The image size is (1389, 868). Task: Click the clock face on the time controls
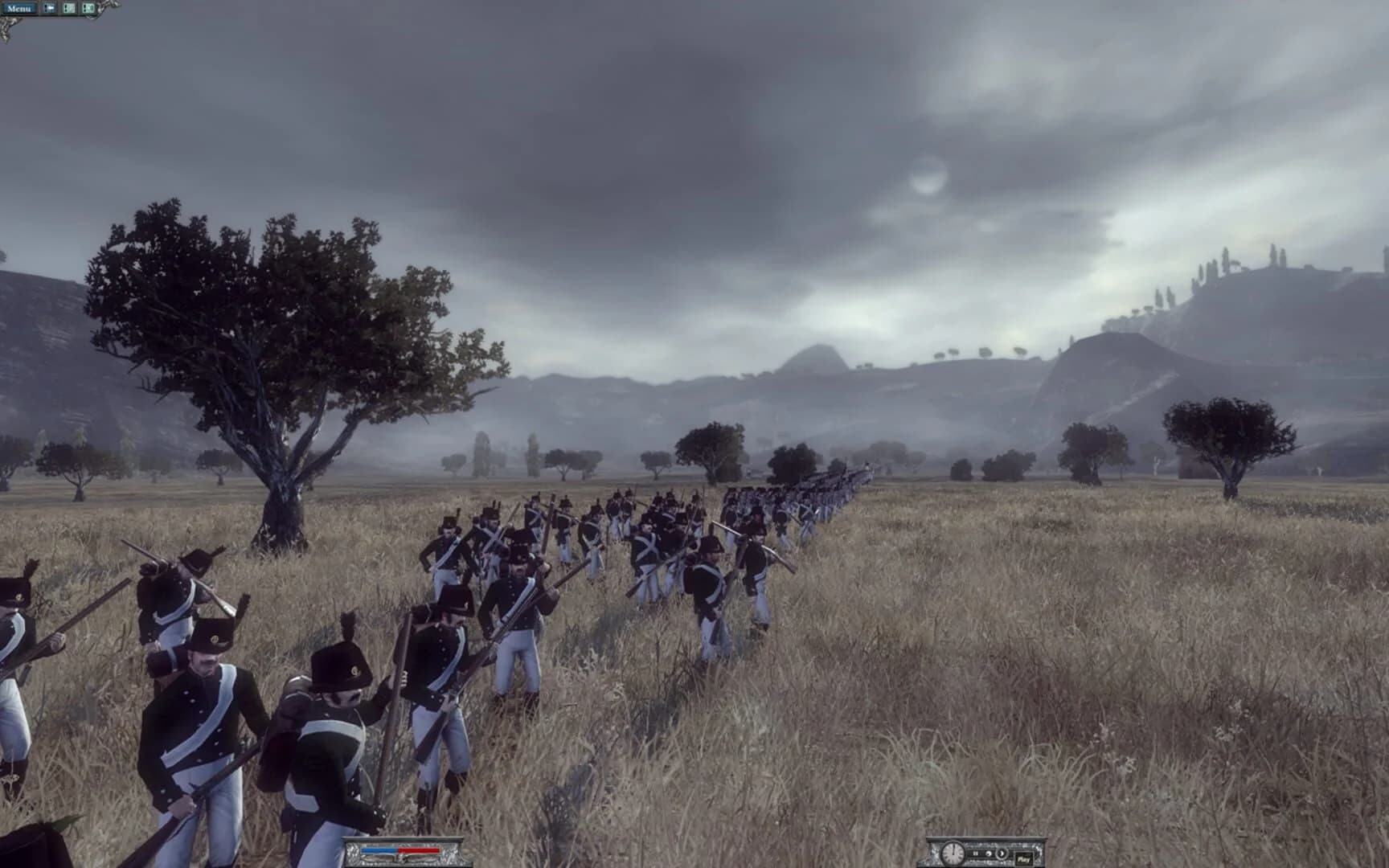pyautogui.click(x=953, y=854)
